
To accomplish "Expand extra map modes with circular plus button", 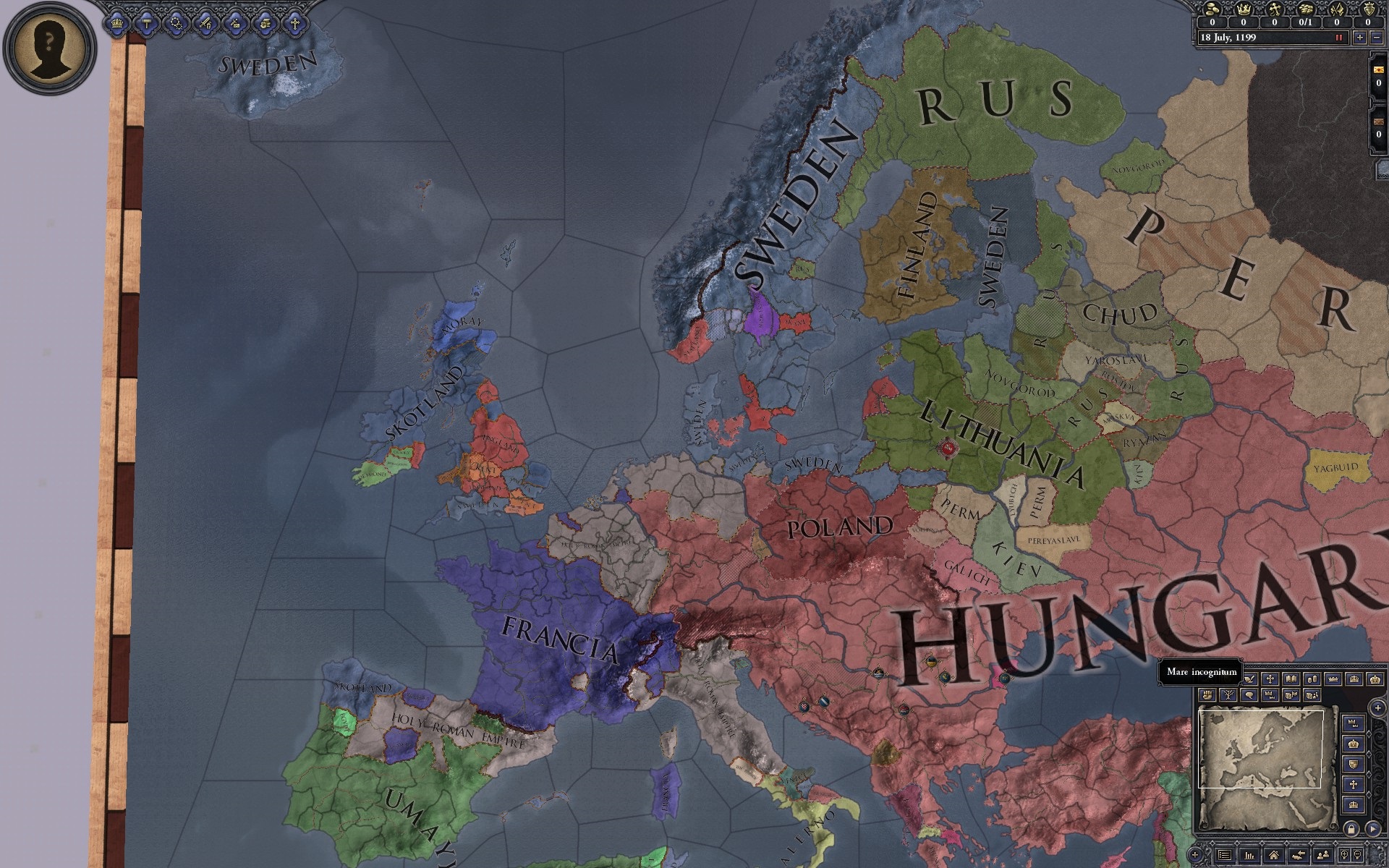I will tap(1378, 708).
